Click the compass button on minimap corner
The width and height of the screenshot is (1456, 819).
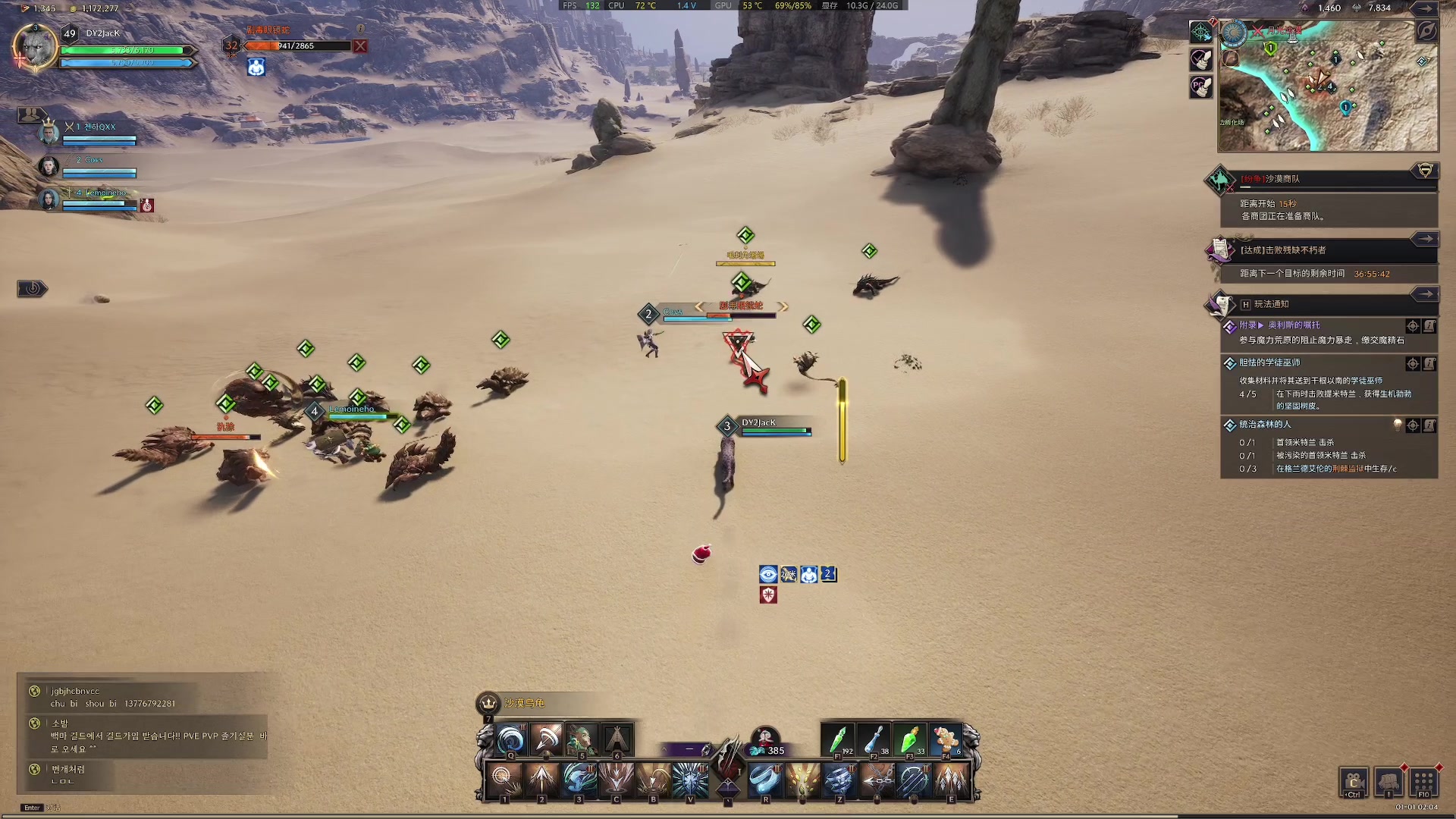point(1426,31)
